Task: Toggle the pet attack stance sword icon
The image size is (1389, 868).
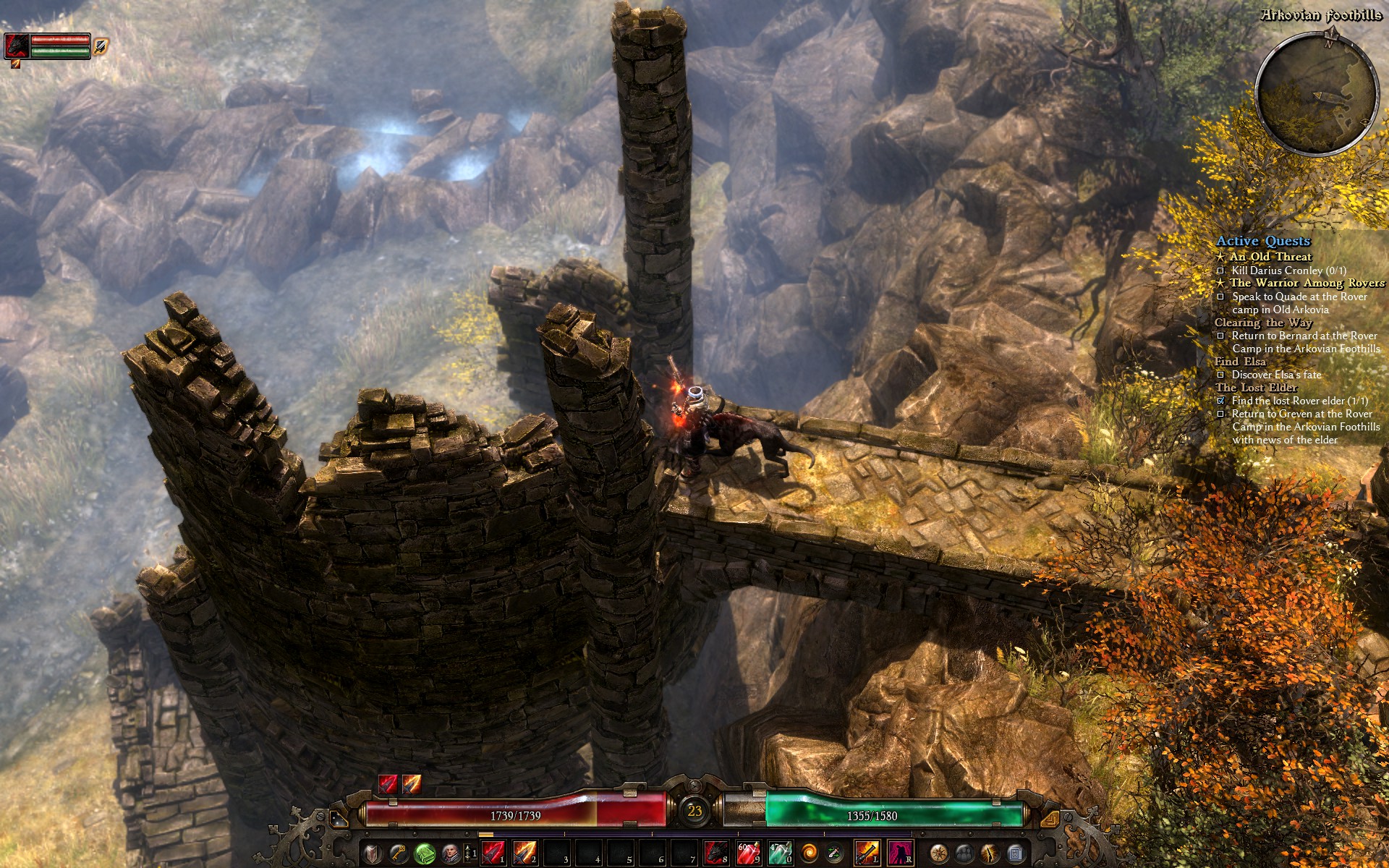Action: (101, 46)
